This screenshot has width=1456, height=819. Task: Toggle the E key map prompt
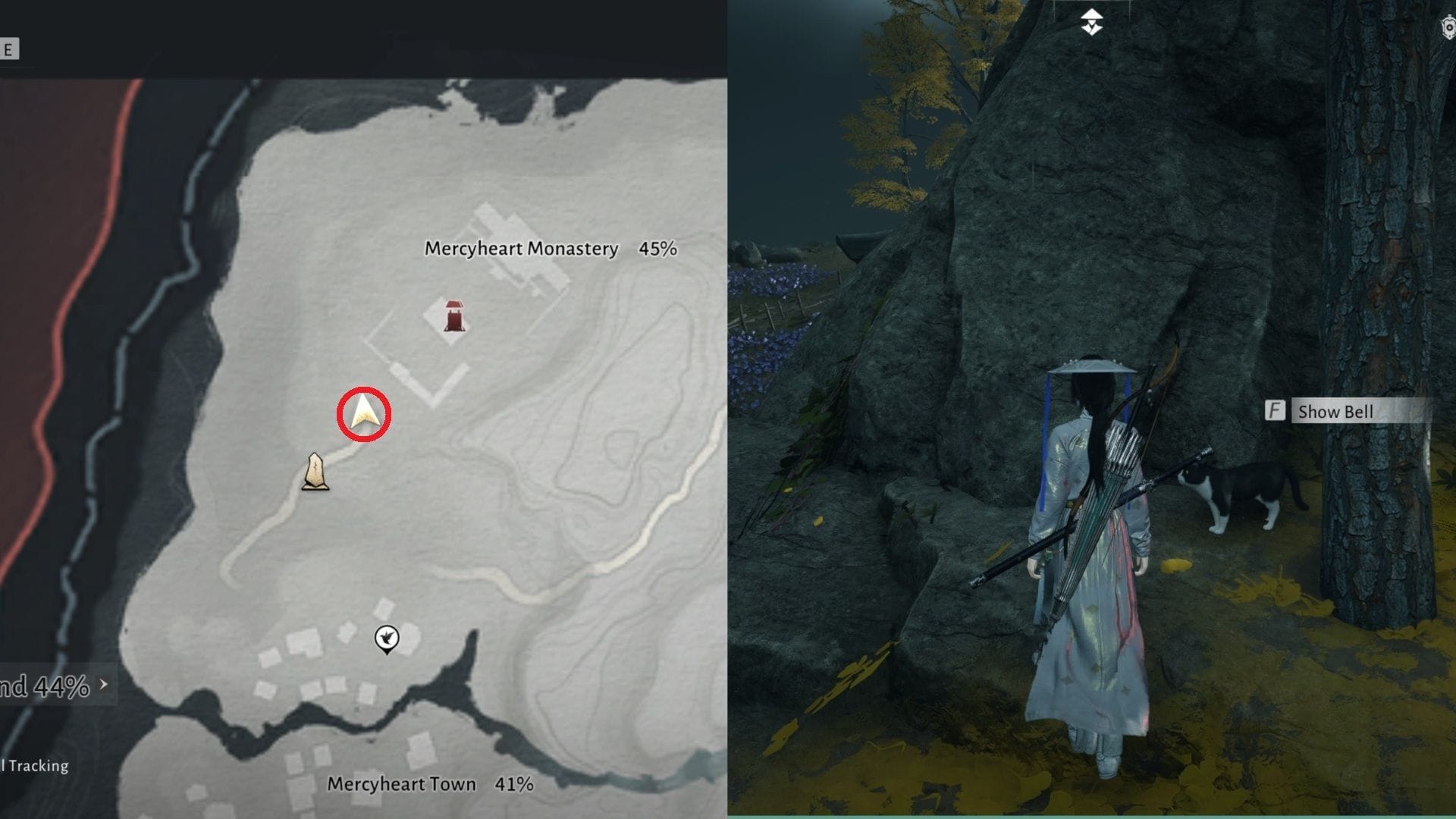[11, 46]
